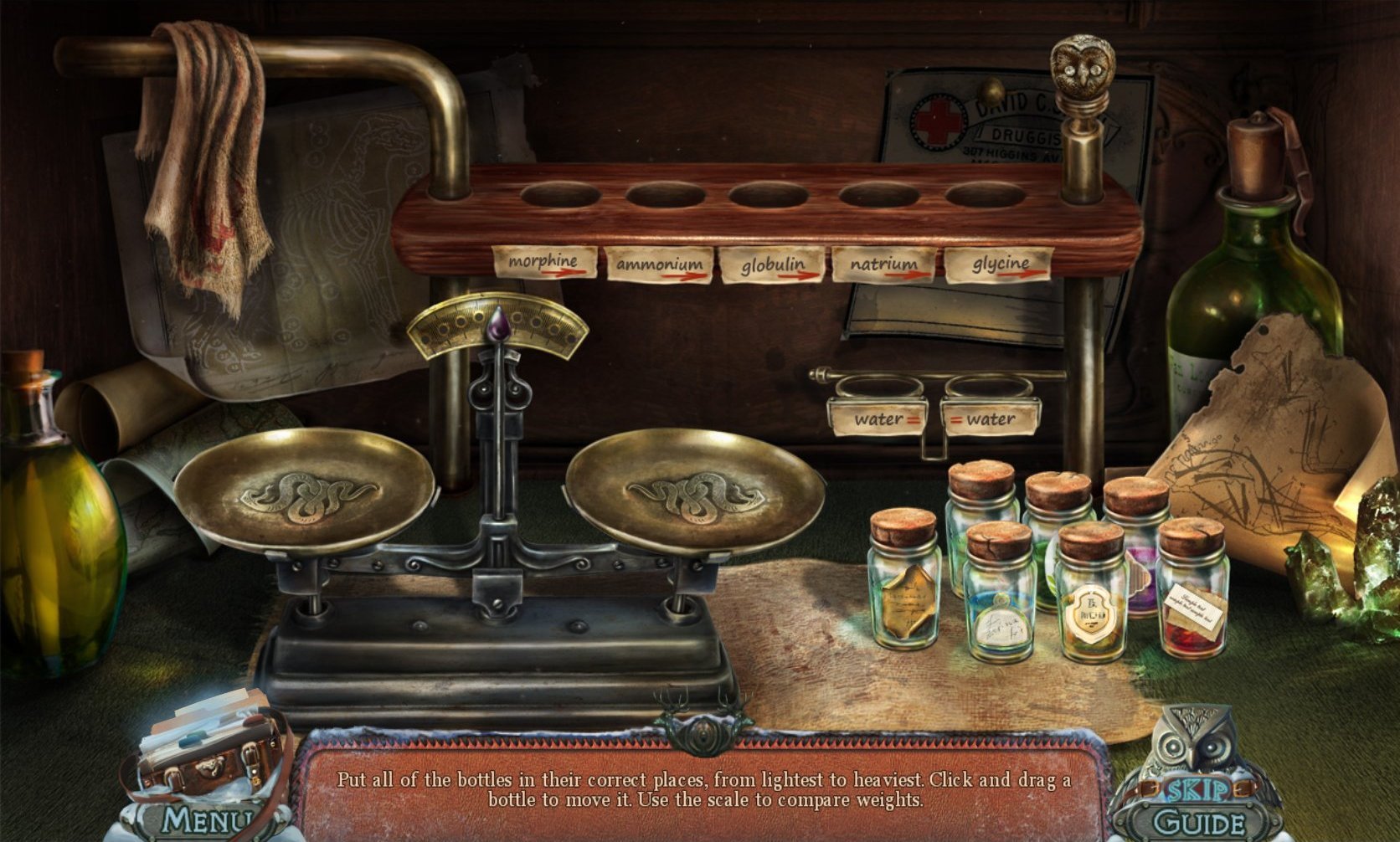Open the strategy Guide

pyautogui.click(x=1197, y=822)
